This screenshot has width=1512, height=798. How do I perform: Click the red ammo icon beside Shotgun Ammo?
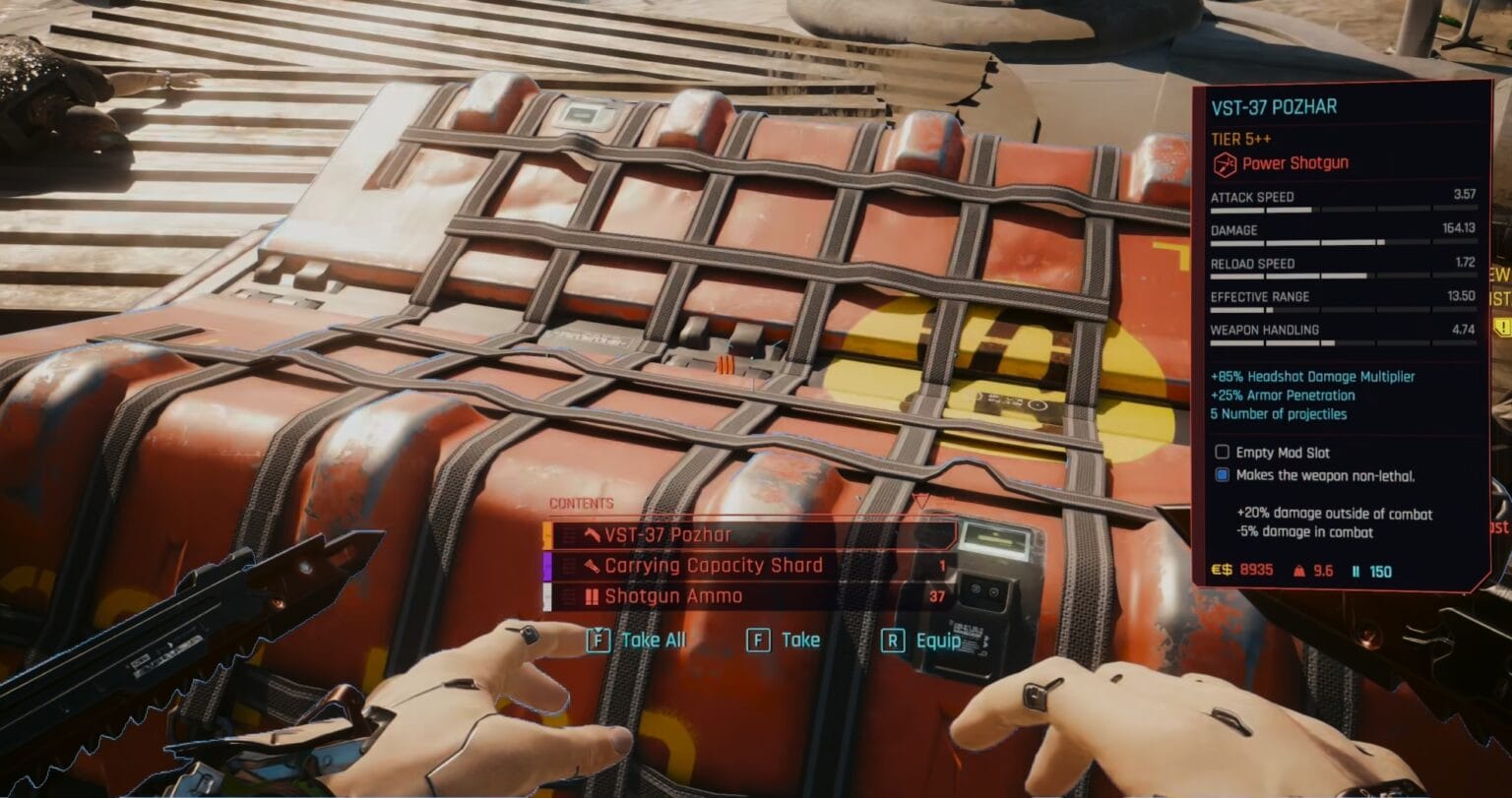click(x=592, y=595)
